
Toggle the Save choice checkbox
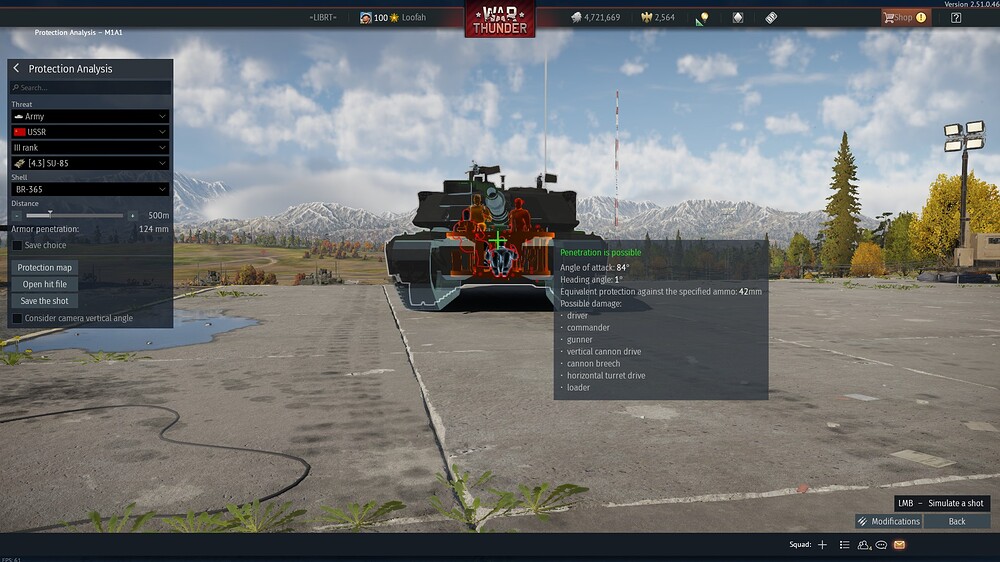click(x=17, y=245)
